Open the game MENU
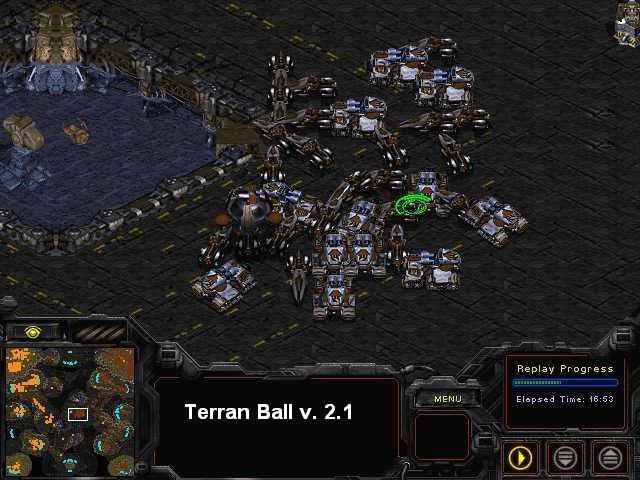This screenshot has height=480, width=640. tap(447, 399)
